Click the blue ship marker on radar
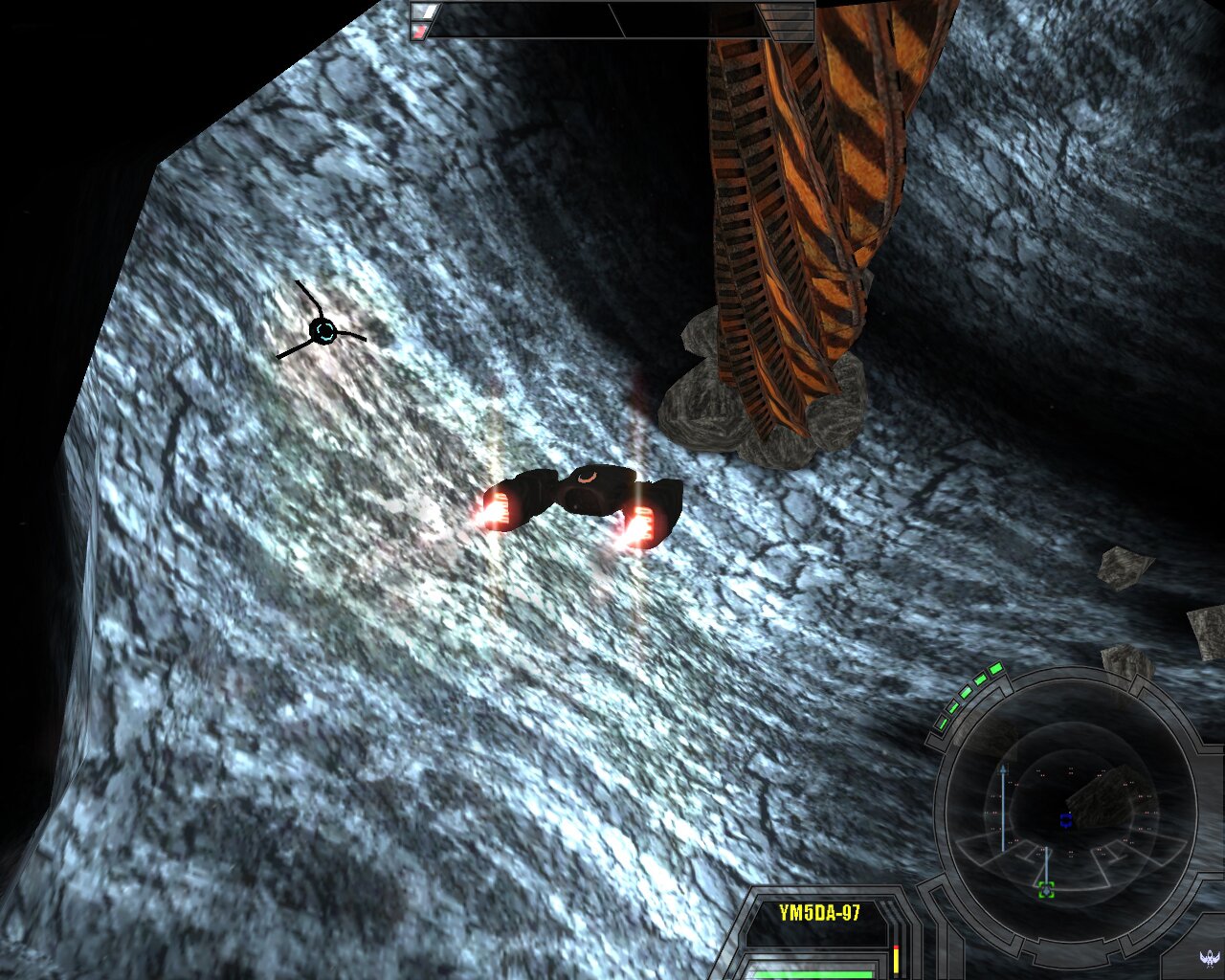Viewport: 1225px width, 980px height. tap(1065, 820)
